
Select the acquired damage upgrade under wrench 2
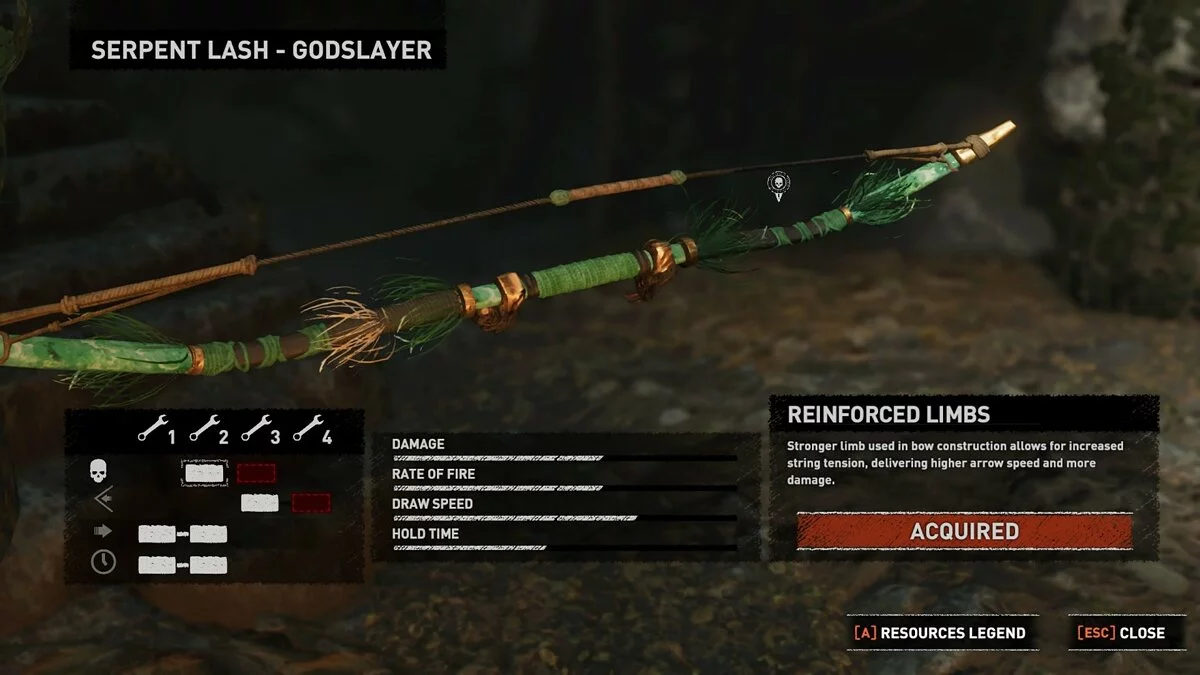pyautogui.click(x=204, y=473)
